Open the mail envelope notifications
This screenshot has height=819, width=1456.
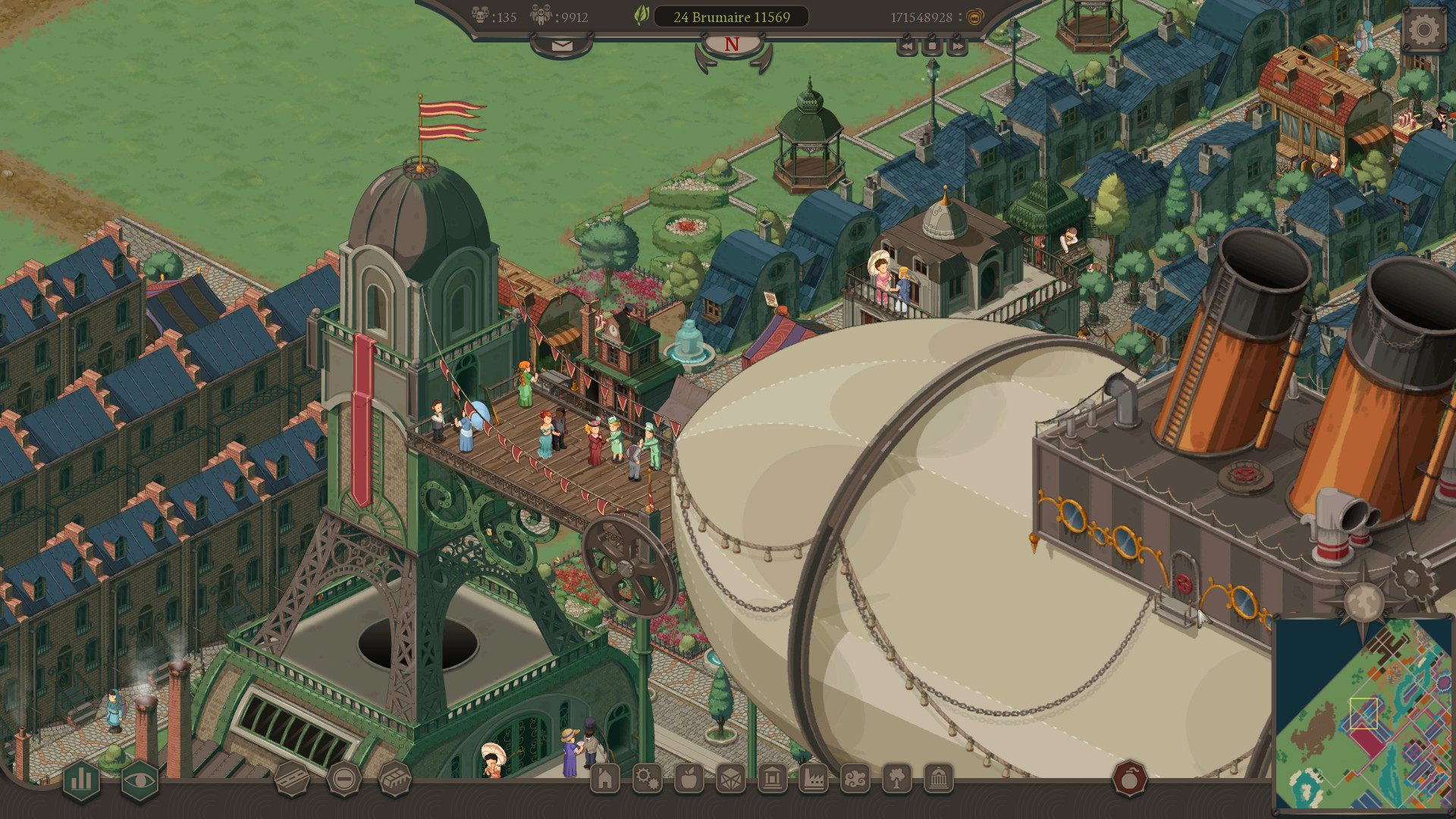(x=561, y=44)
